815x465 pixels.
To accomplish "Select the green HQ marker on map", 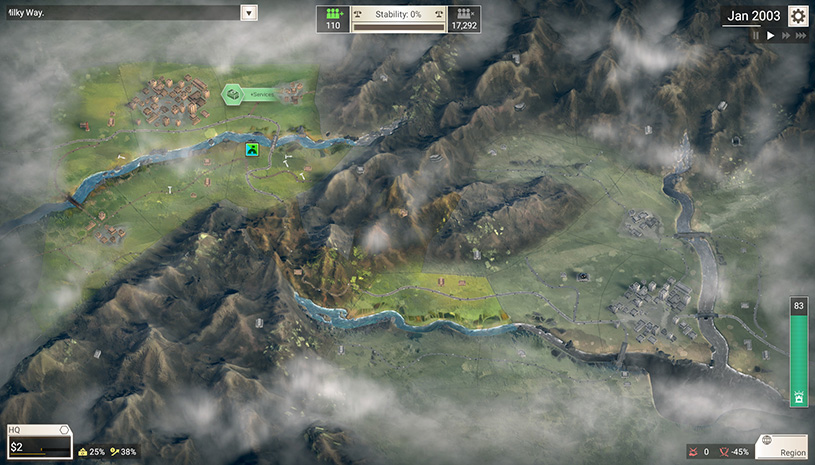I will pos(253,150).
